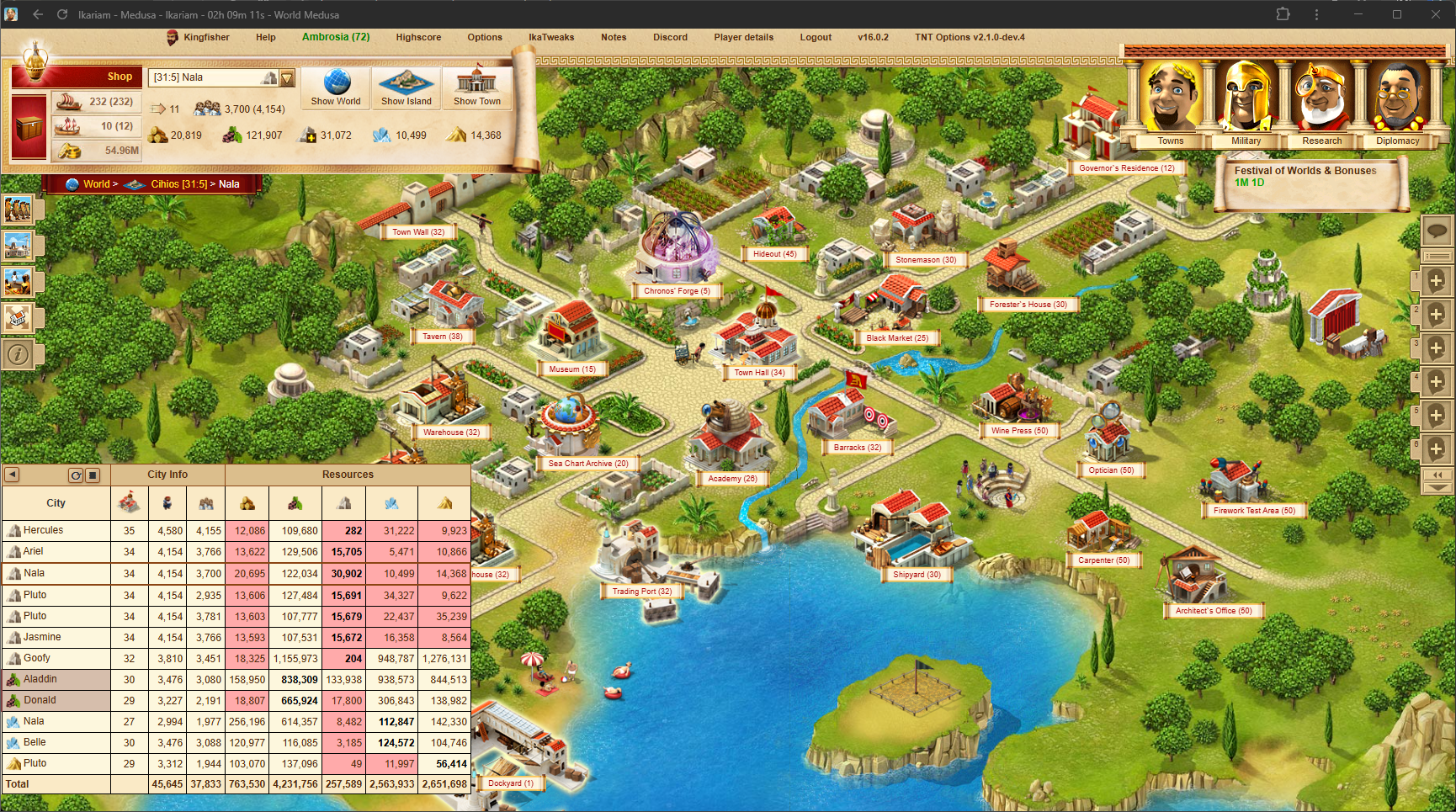Screen dimensions: 1456x812
Task: Click the info icon in the left sidebar
Action: 19,353
